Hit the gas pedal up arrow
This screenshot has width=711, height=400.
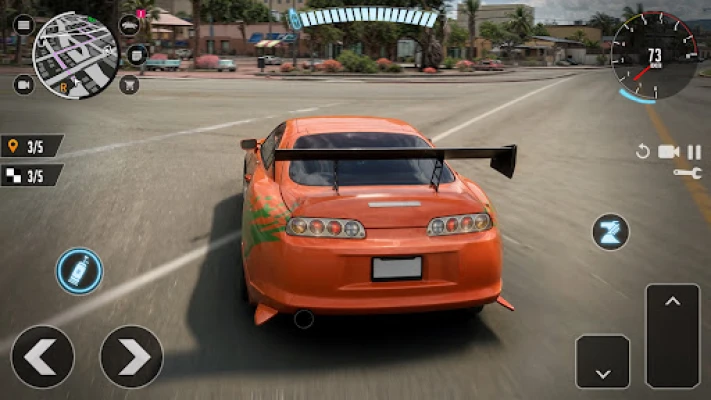coord(673,336)
